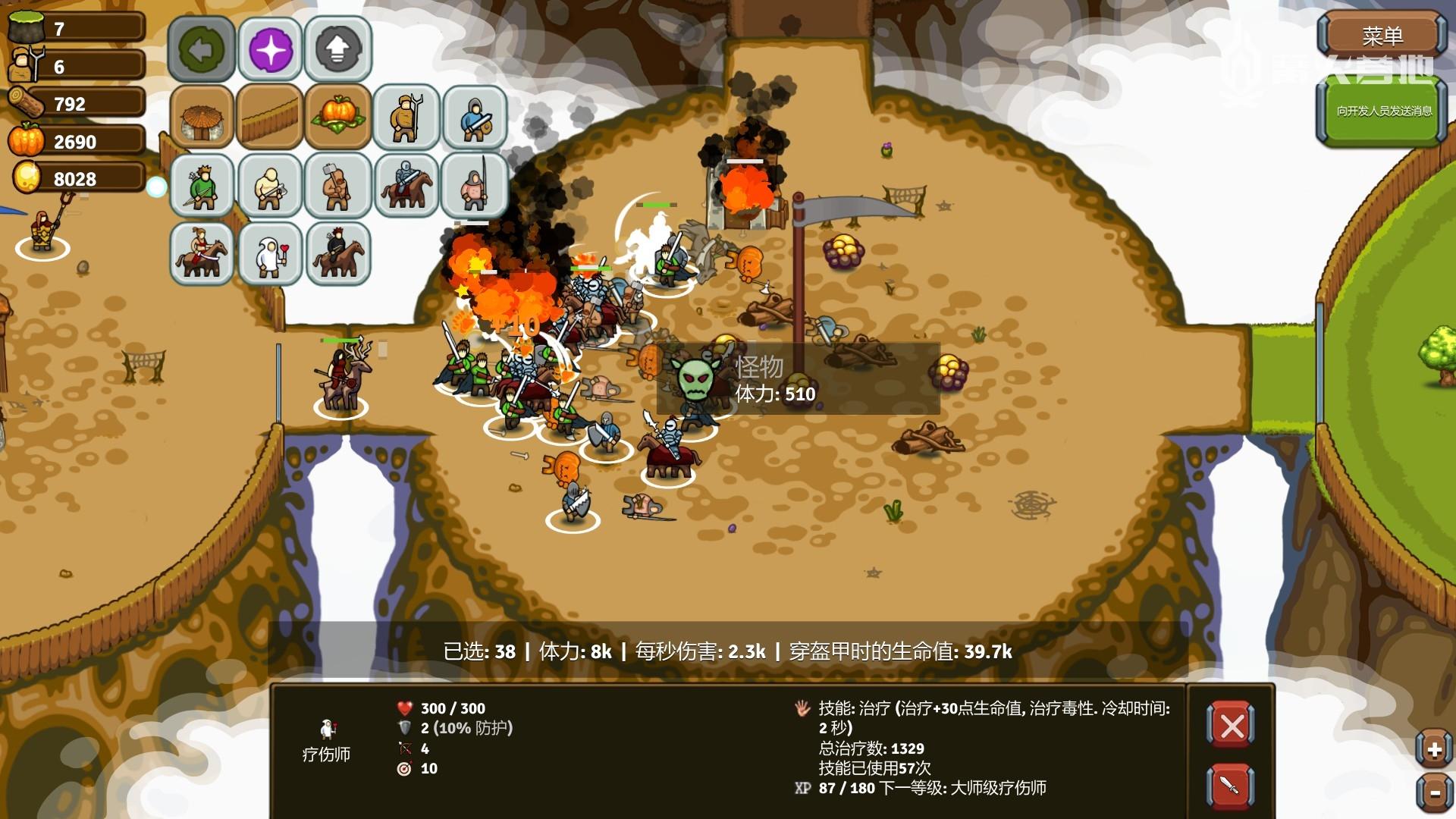Select the pumpkin farm build icon
Viewport: 1456px width, 819px height.
click(x=337, y=117)
